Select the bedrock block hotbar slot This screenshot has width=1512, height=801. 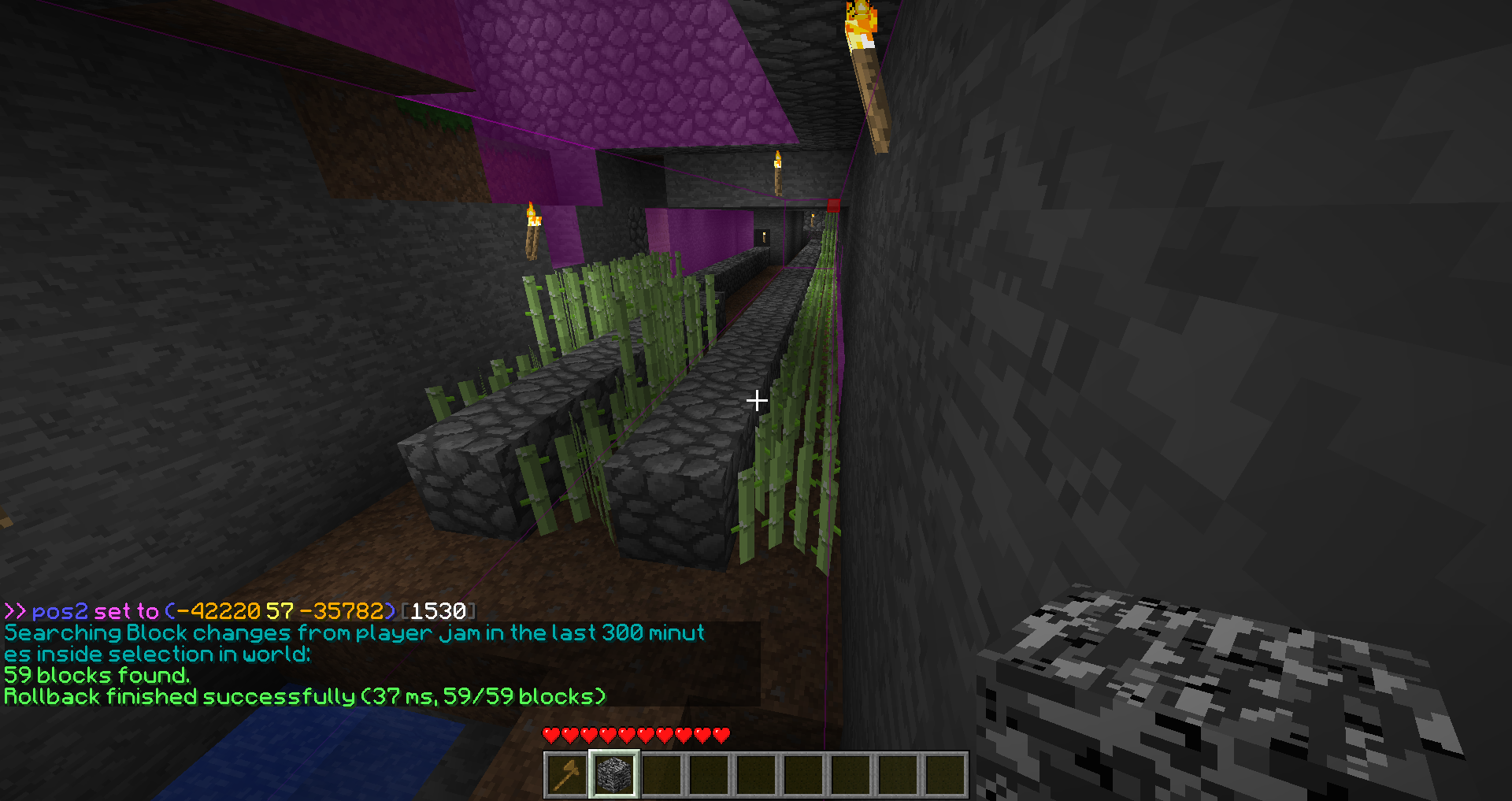pyautogui.click(x=614, y=774)
